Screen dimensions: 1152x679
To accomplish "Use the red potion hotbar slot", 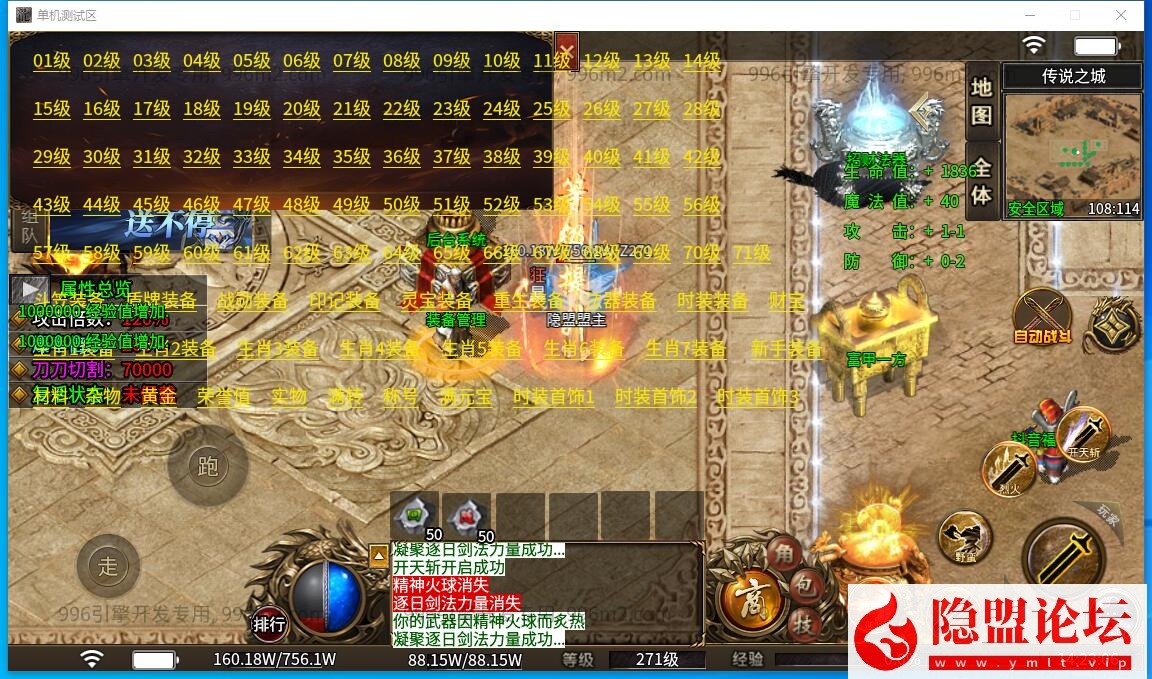I will click(465, 517).
